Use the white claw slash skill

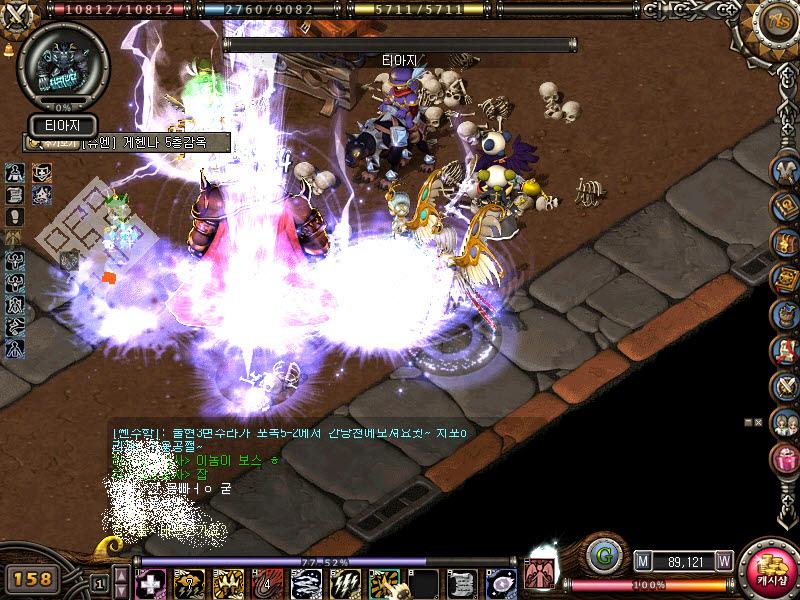click(x=345, y=583)
